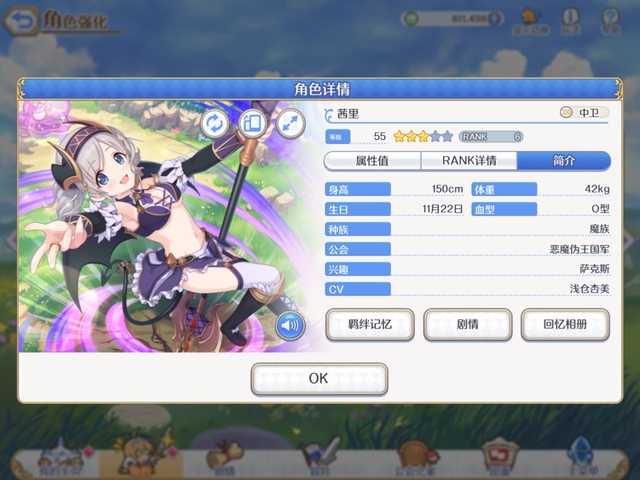640x480 pixels.
Task: Play the character voice speaker icon
Action: [x=290, y=324]
